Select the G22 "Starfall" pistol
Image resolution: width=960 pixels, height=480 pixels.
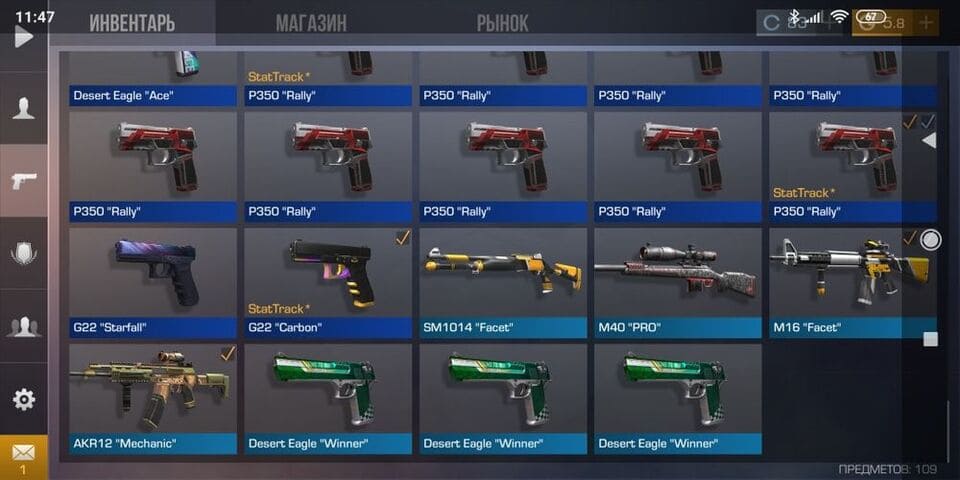tap(153, 281)
